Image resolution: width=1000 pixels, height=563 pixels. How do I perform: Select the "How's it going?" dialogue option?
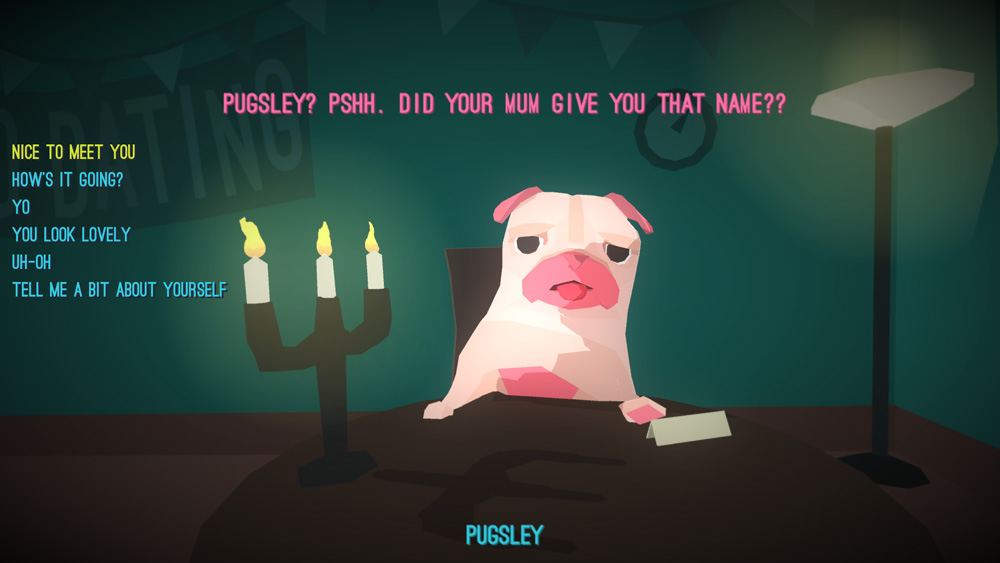[x=67, y=180]
